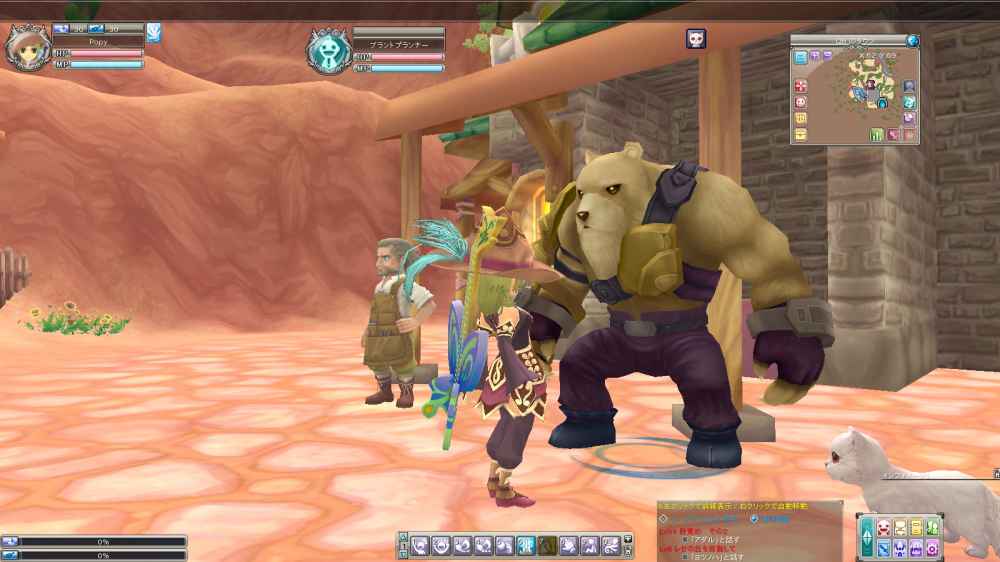The width and height of the screenshot is (1000, 562).
Task: Click the target portrait of the plant enemy
Action: click(326, 49)
